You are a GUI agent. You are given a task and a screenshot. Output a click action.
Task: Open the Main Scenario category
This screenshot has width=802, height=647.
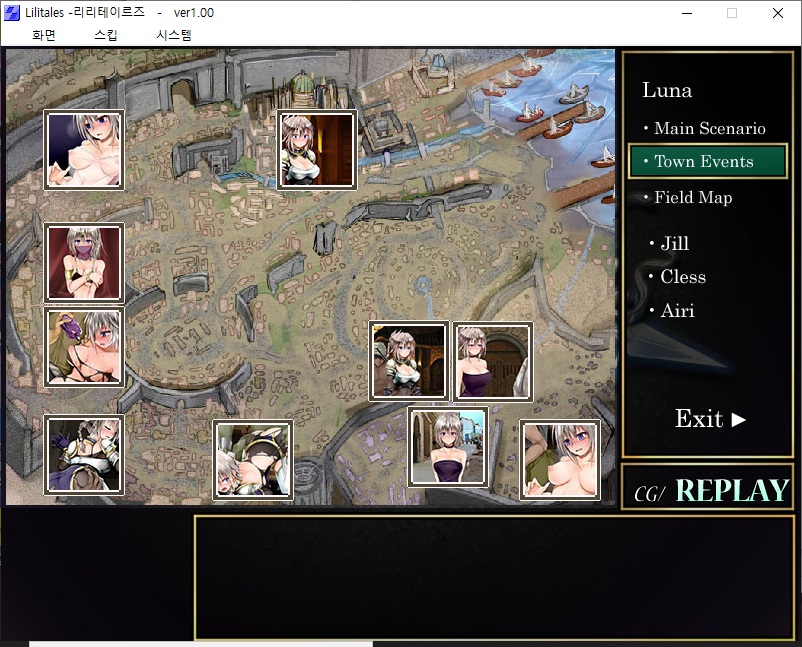(x=704, y=128)
